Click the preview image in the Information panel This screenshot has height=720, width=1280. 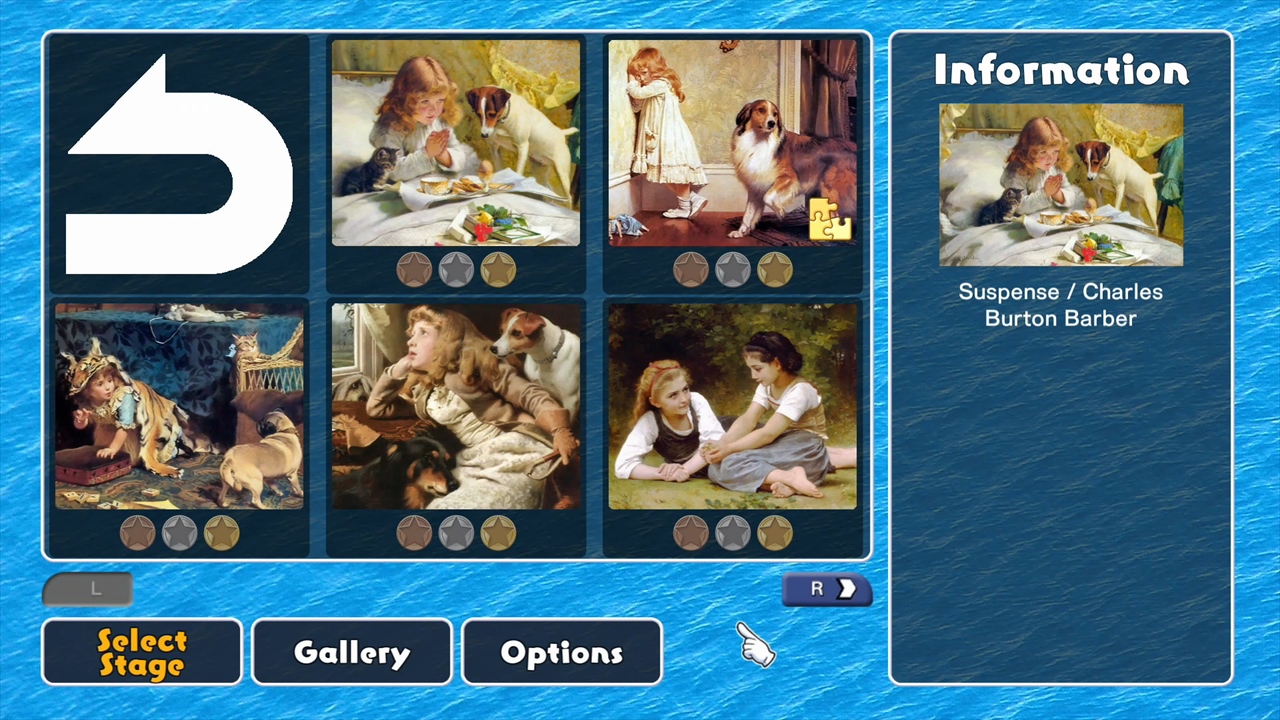[1060, 186]
